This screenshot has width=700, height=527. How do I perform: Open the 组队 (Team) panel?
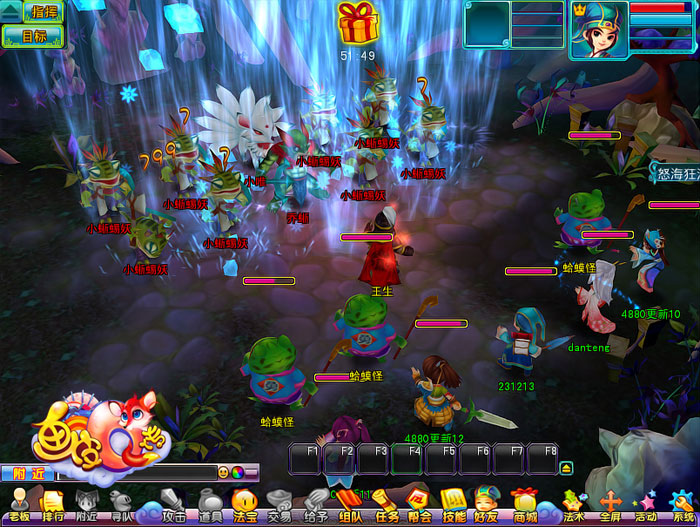tap(350, 504)
